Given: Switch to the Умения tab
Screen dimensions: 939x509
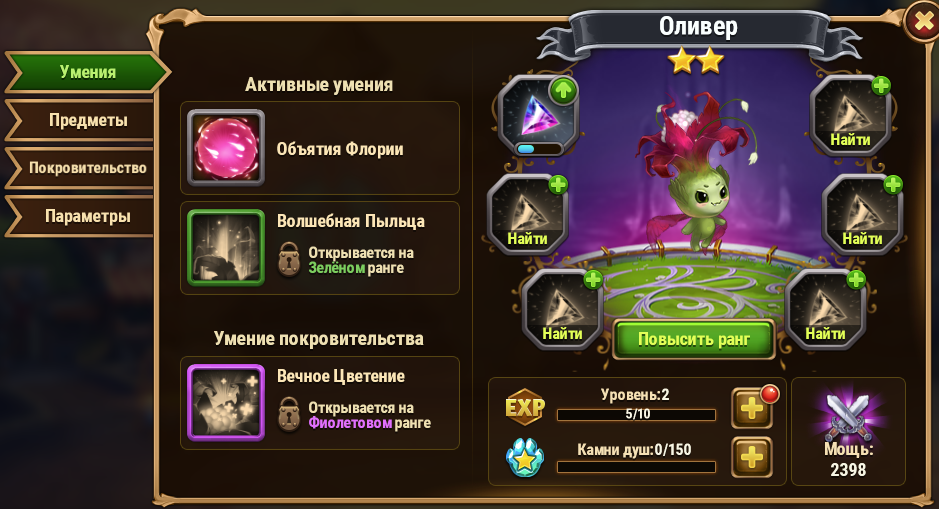Looking at the screenshot, I should (86, 73).
